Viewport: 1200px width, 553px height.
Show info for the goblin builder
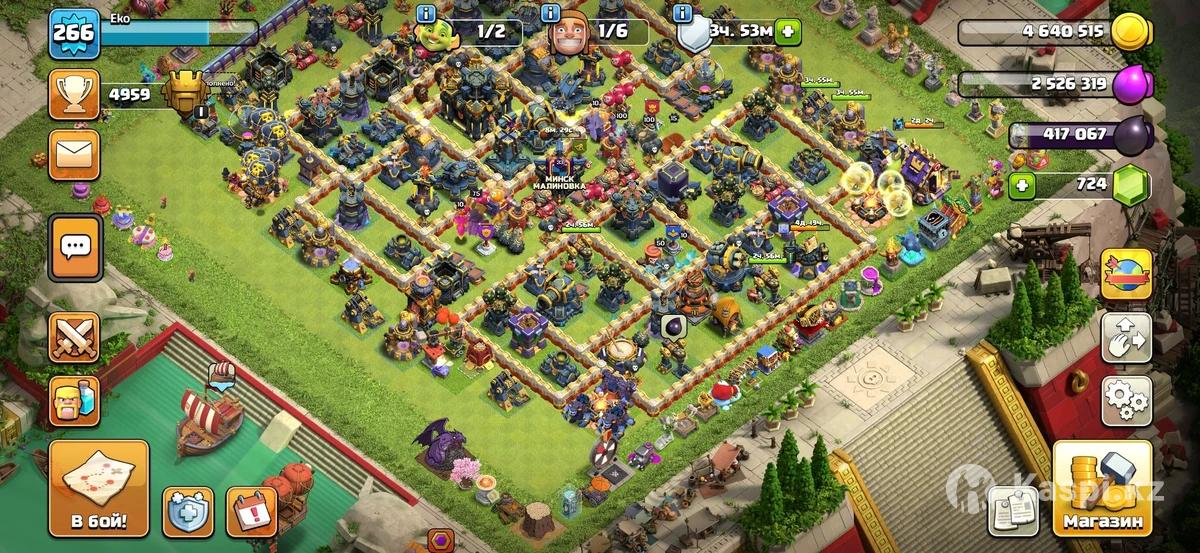[x=427, y=13]
